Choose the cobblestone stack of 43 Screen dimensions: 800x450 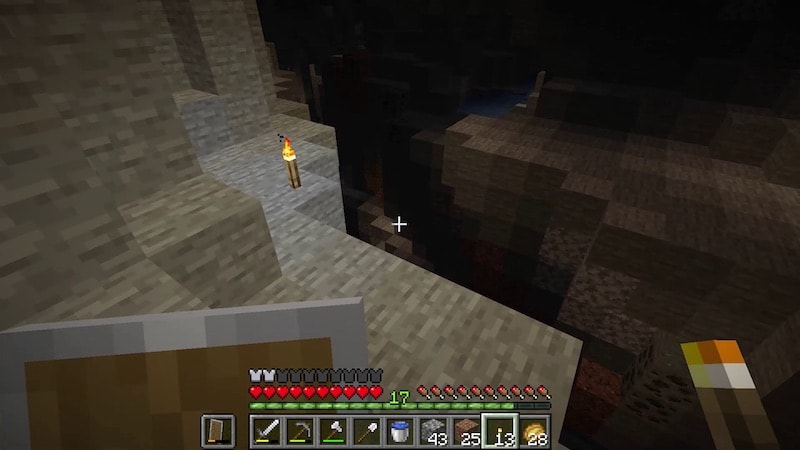click(x=433, y=431)
